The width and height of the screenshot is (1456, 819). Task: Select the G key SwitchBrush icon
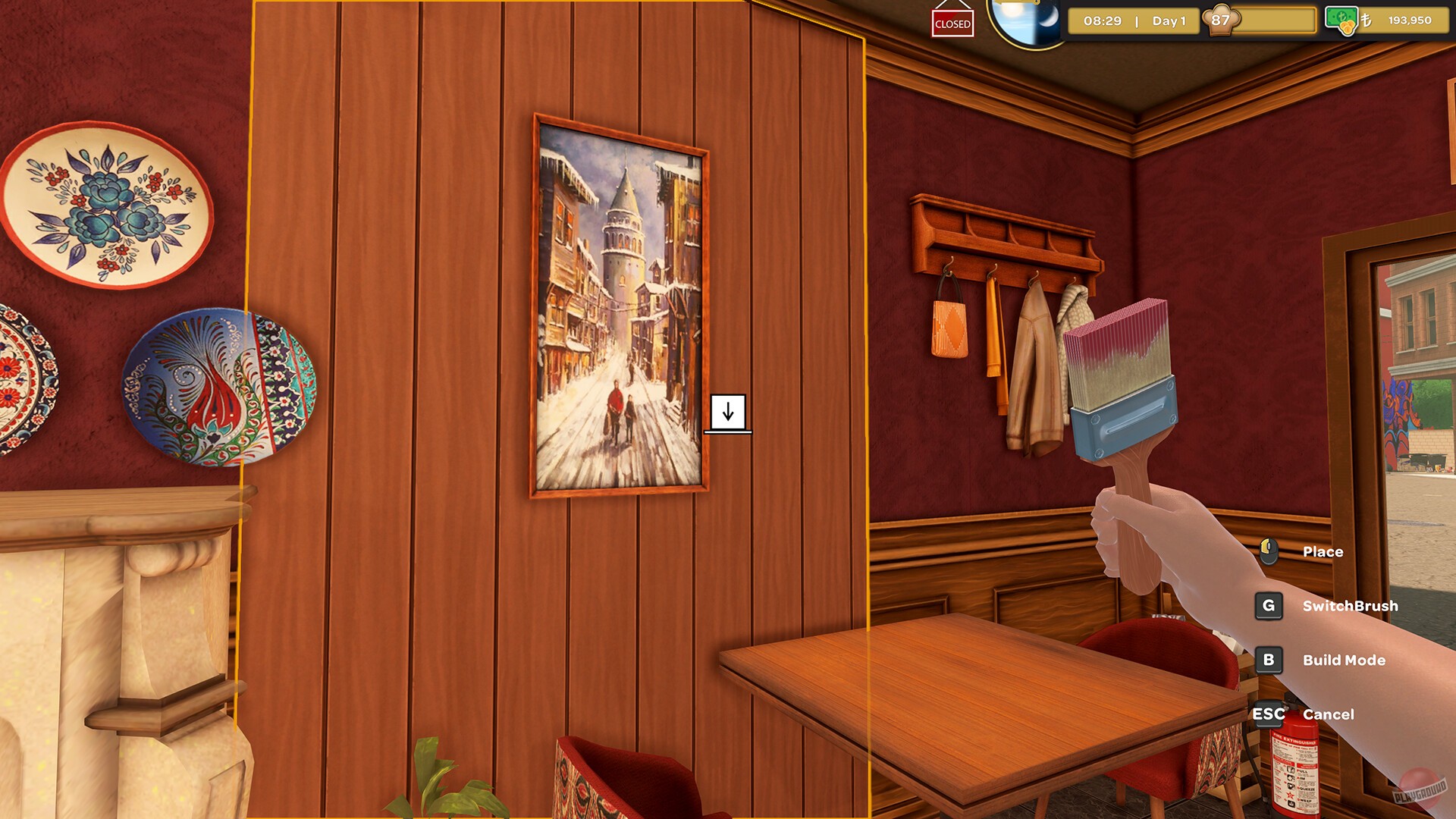(x=1269, y=606)
